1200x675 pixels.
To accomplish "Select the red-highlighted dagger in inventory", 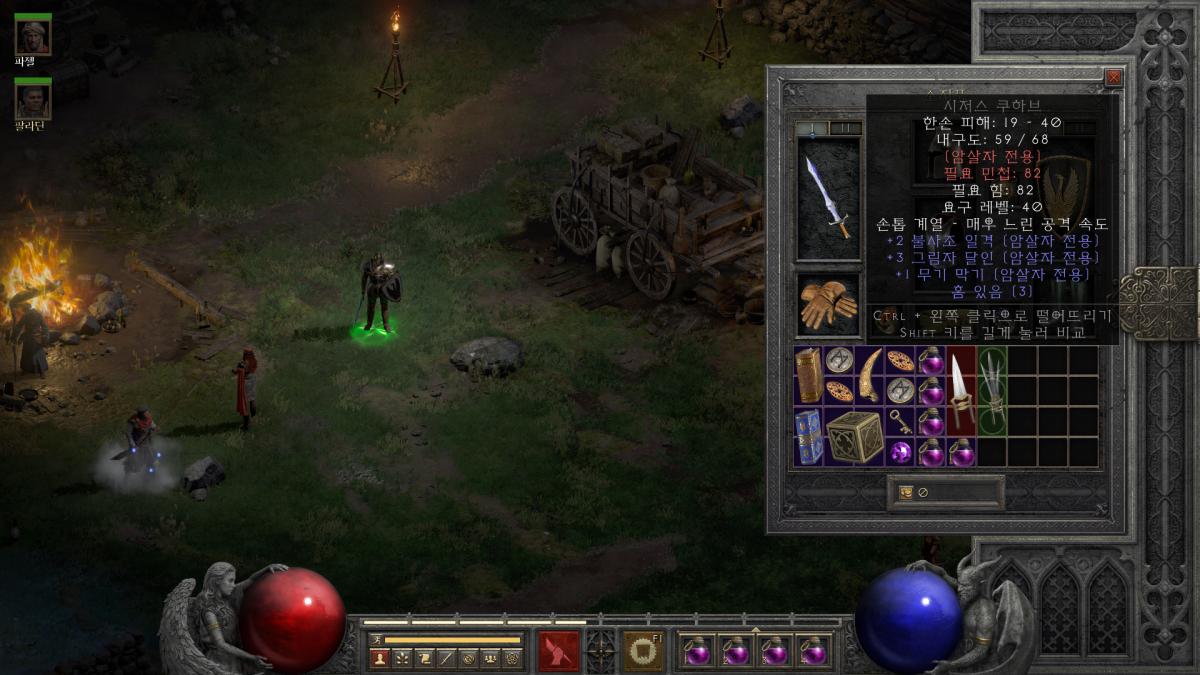I will click(961, 390).
